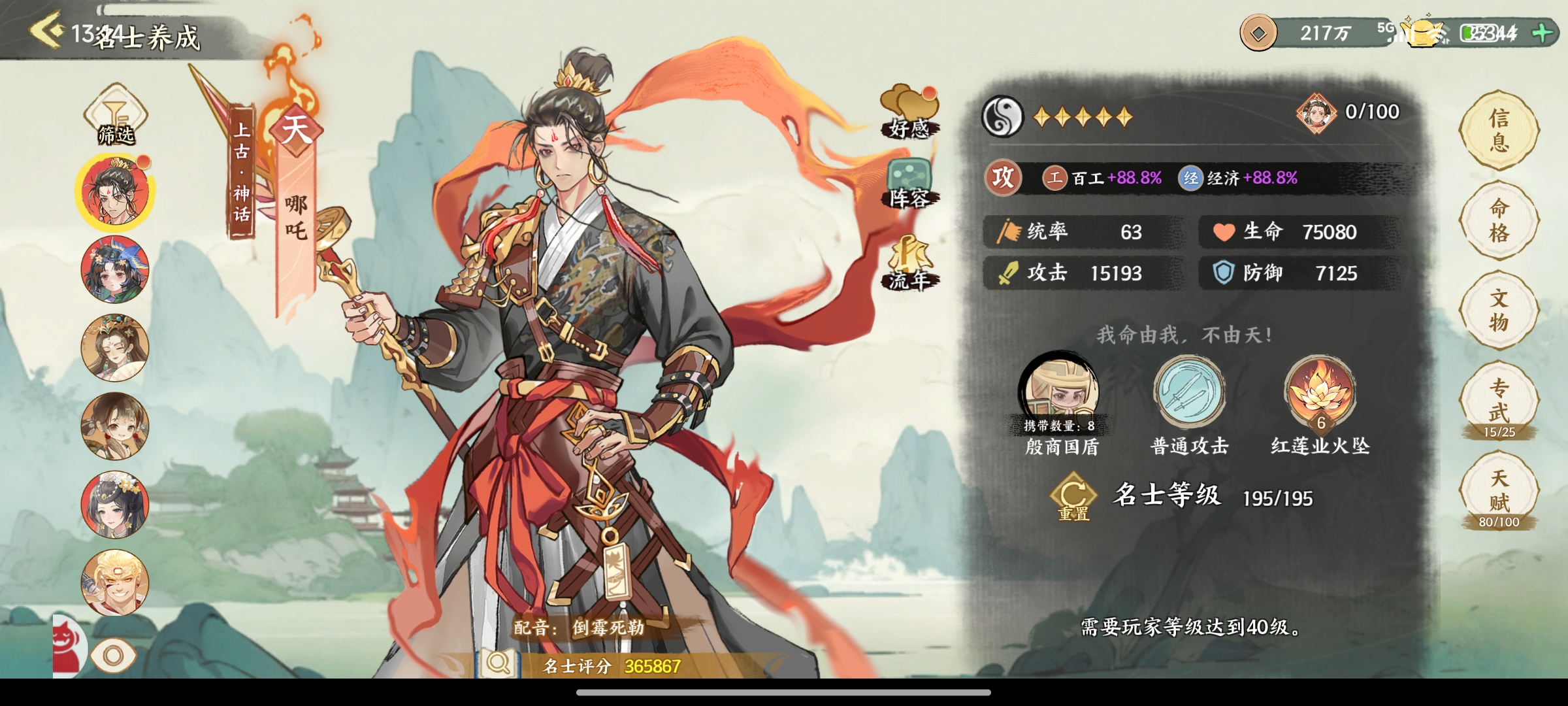Screen dimensions: 1568x706
Task: Open the 流年 menu
Action: tap(909, 264)
